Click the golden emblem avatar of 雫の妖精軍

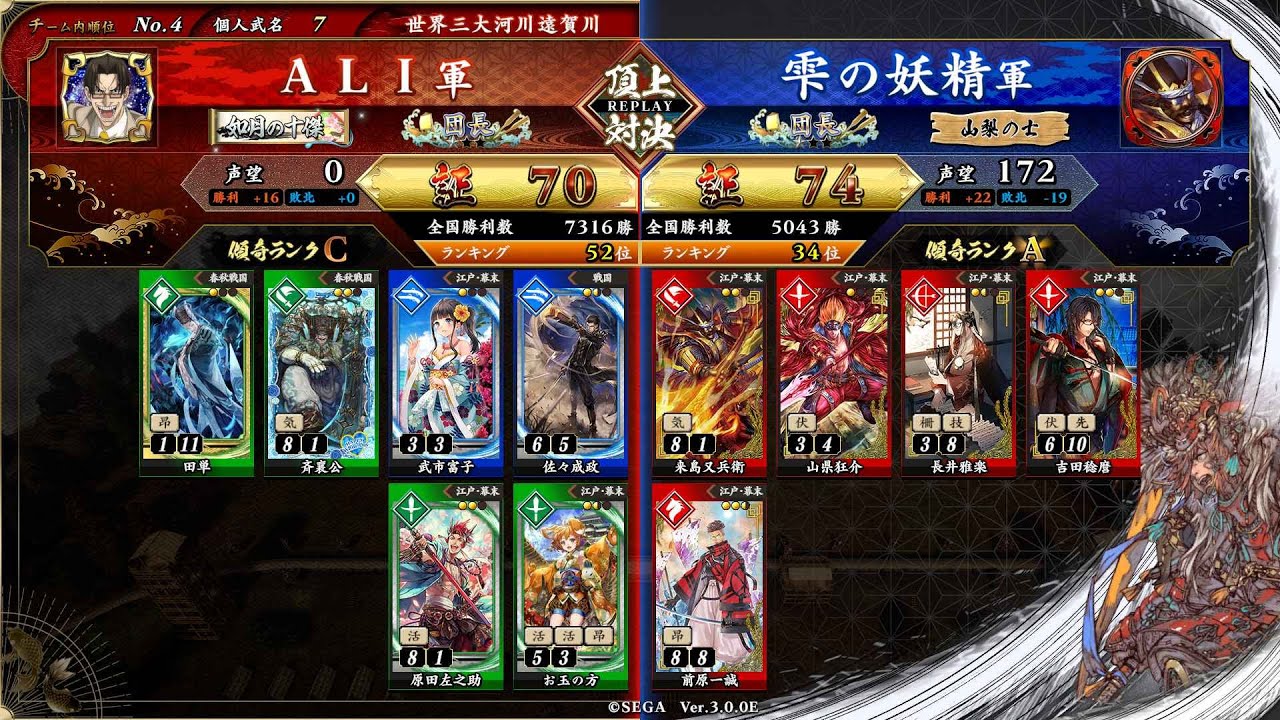(x=1171, y=95)
